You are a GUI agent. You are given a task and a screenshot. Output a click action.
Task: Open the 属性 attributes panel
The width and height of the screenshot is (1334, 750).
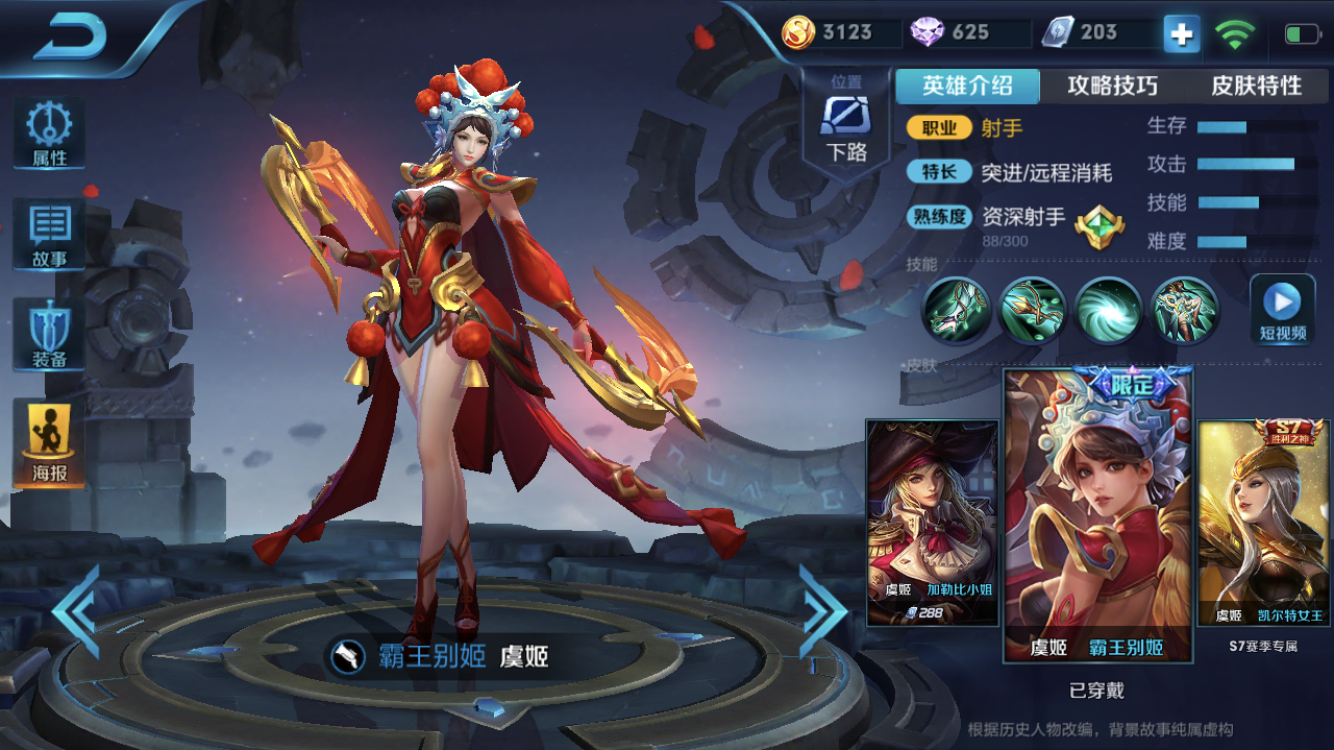click(48, 134)
